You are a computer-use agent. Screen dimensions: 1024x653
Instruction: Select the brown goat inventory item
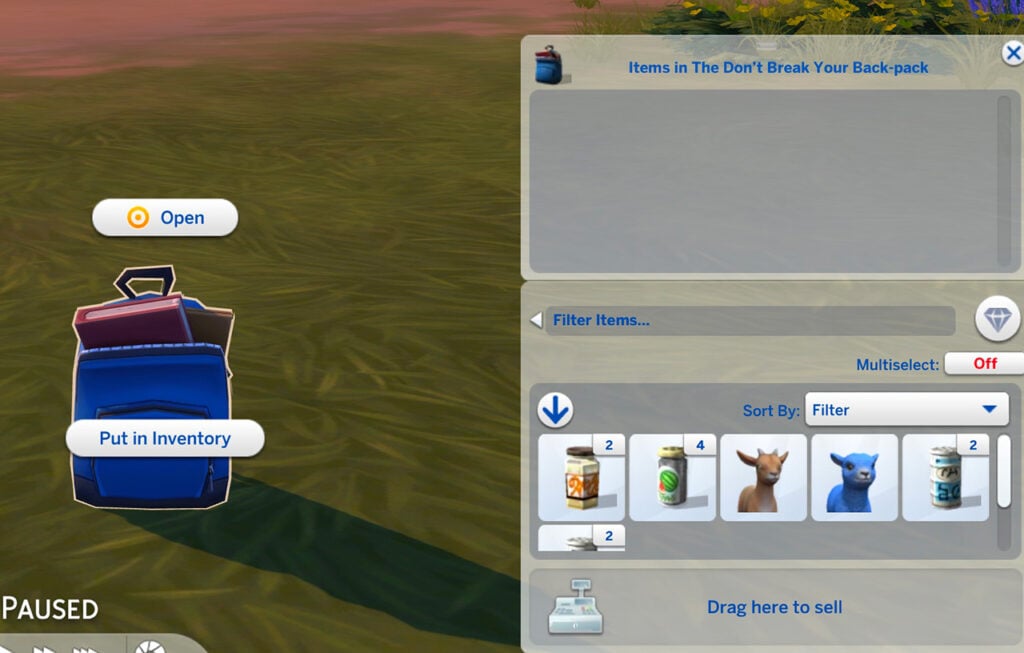pos(763,477)
